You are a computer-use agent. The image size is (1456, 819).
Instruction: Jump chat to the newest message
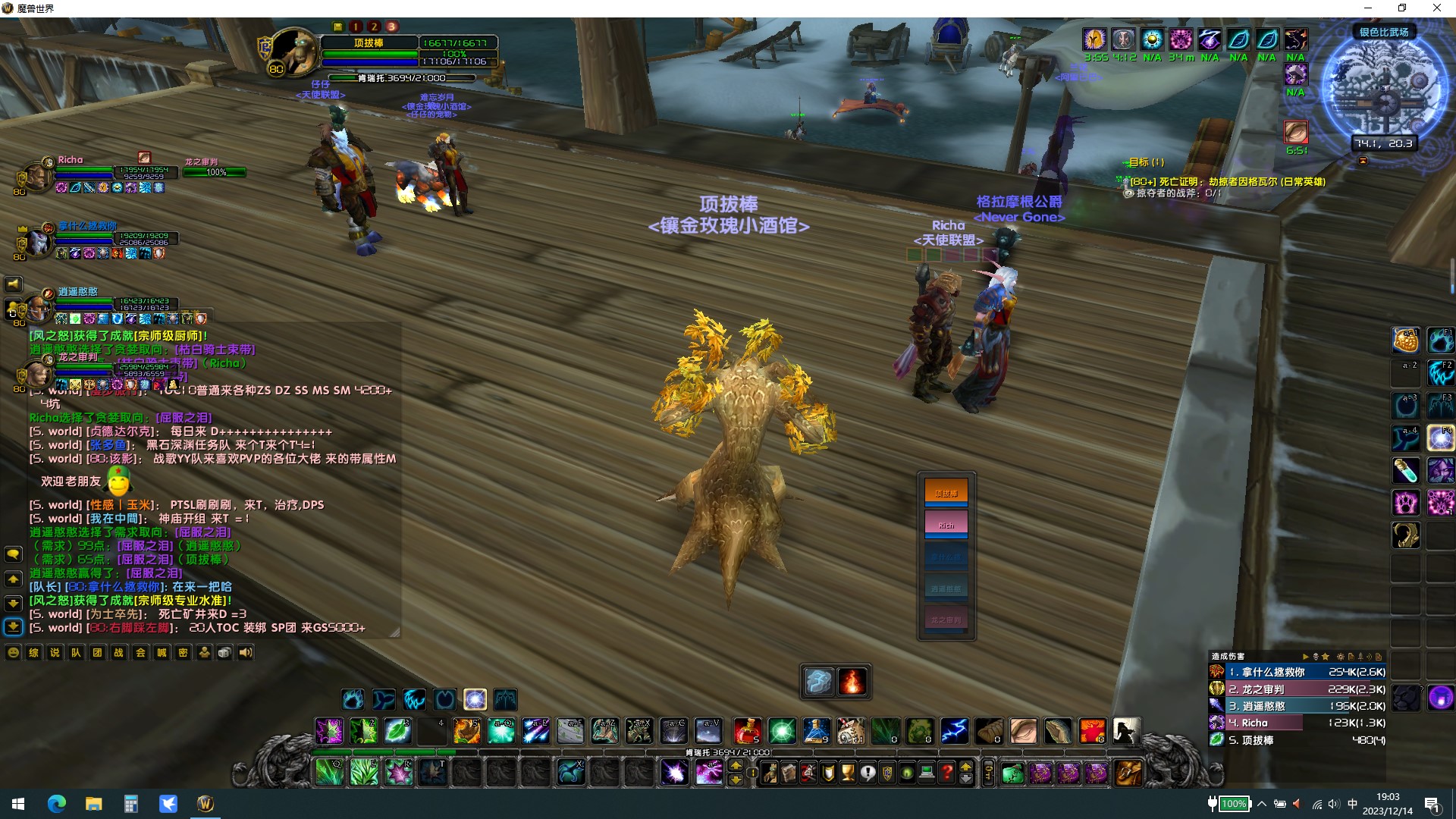click(x=13, y=627)
